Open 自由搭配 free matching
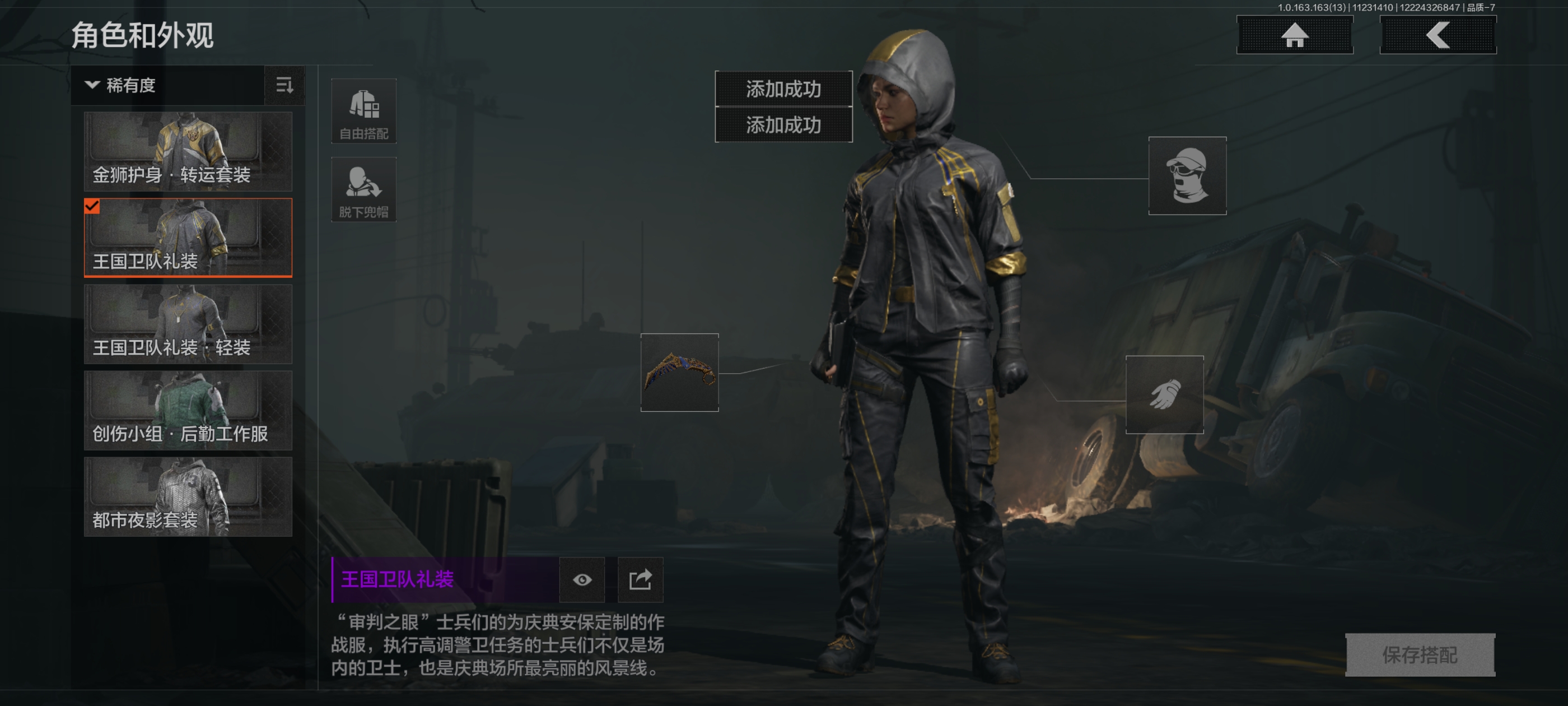1568x706 pixels. point(363,112)
